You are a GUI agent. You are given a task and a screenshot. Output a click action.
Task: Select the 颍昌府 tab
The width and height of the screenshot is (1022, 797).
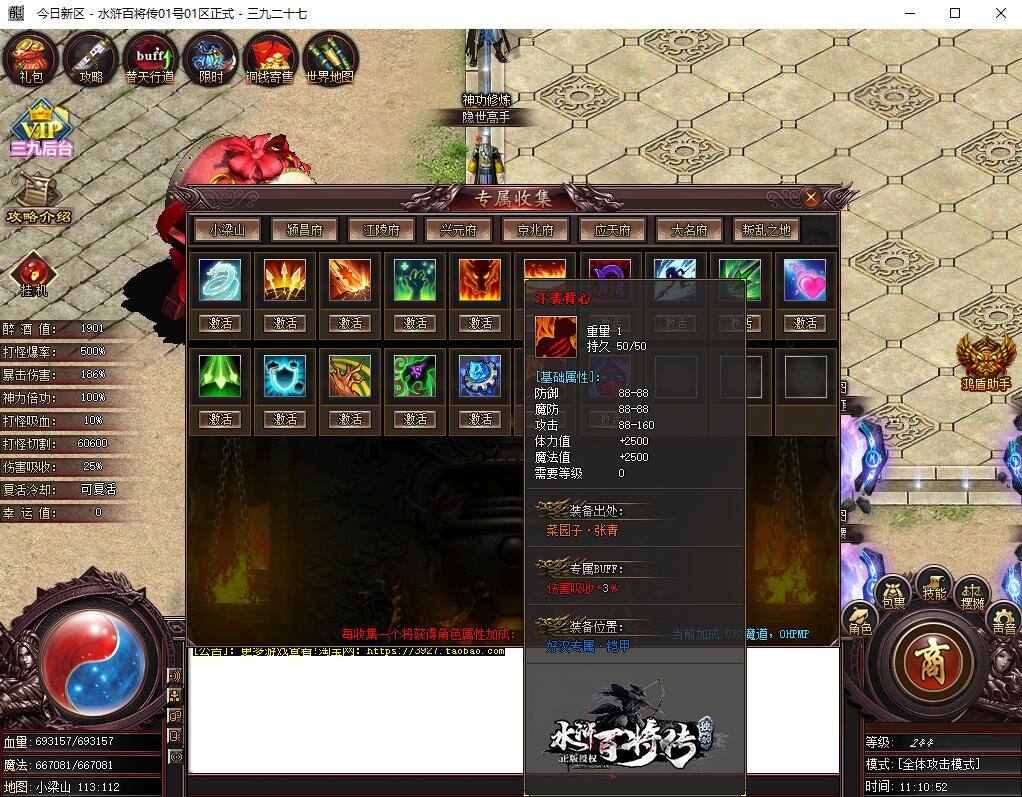(304, 230)
